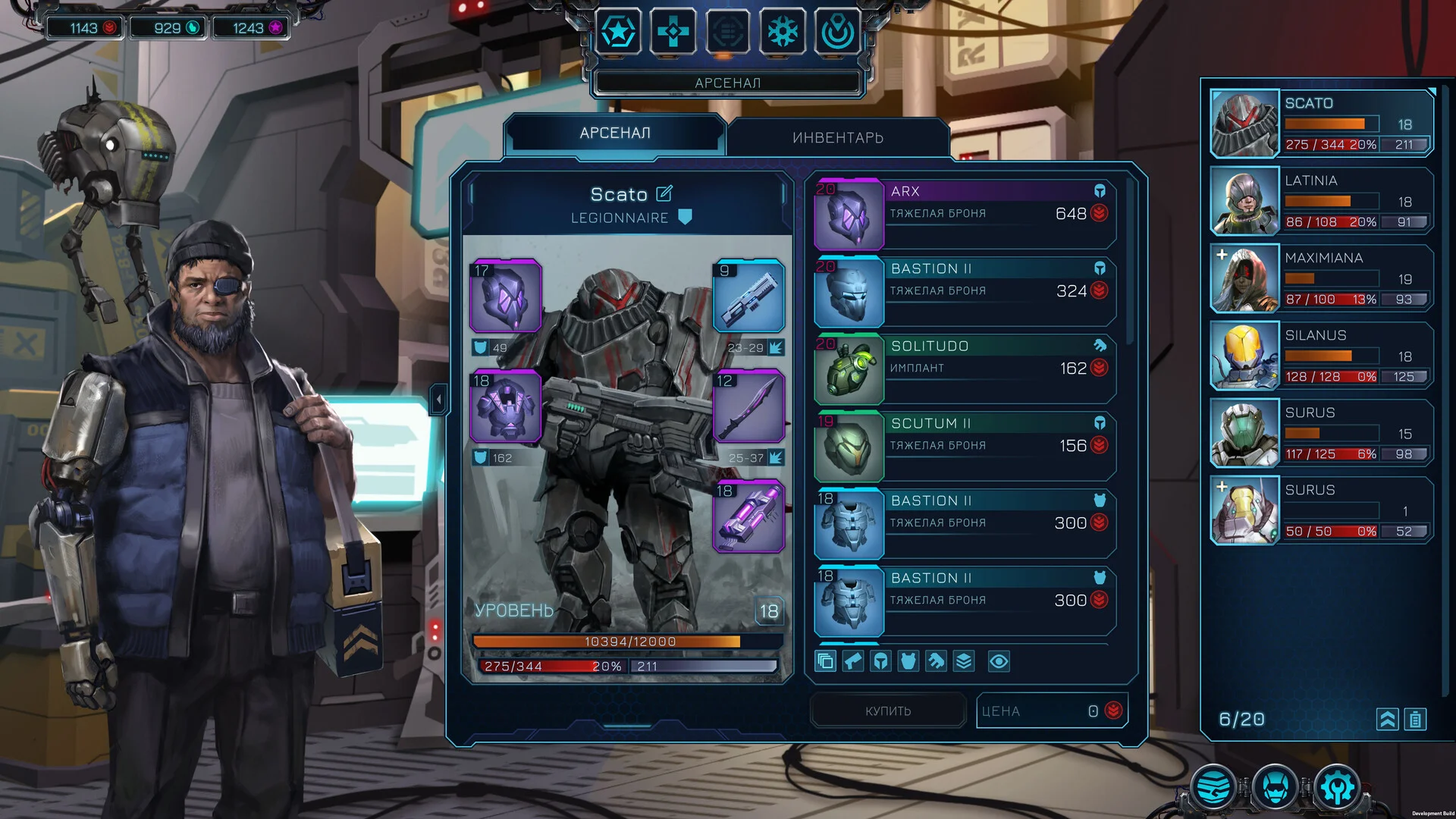
Task: Click the edit name icon beside Scato
Action: coord(664,193)
